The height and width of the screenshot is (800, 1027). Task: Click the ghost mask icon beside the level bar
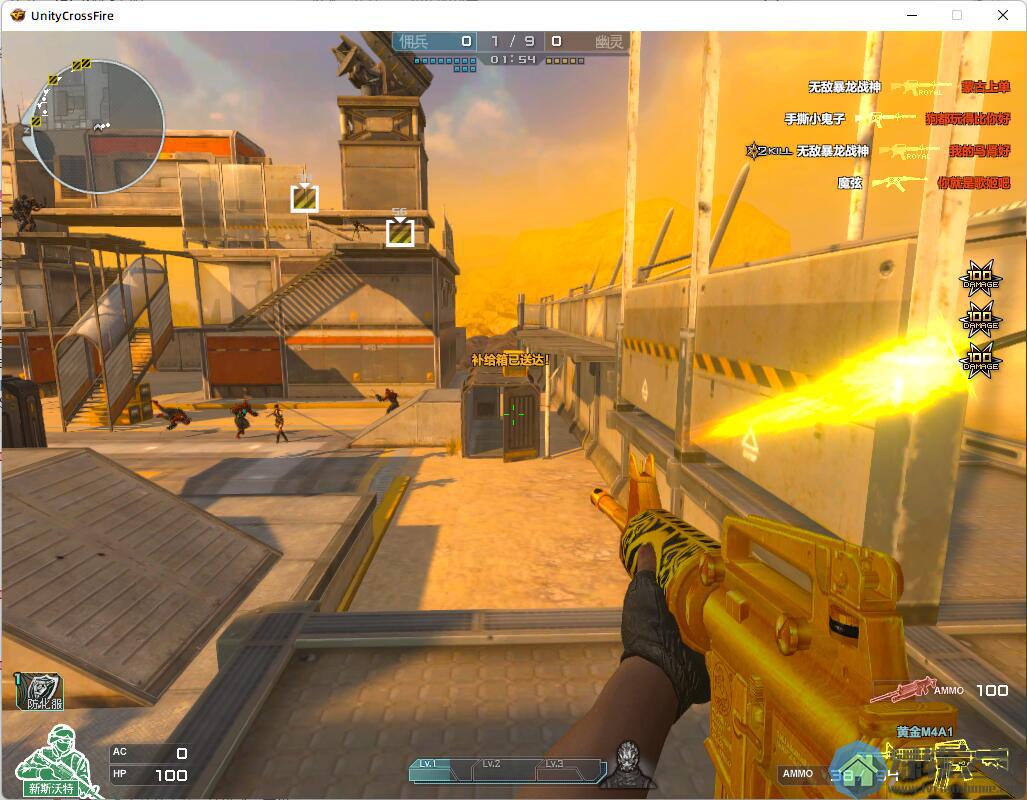tap(629, 764)
